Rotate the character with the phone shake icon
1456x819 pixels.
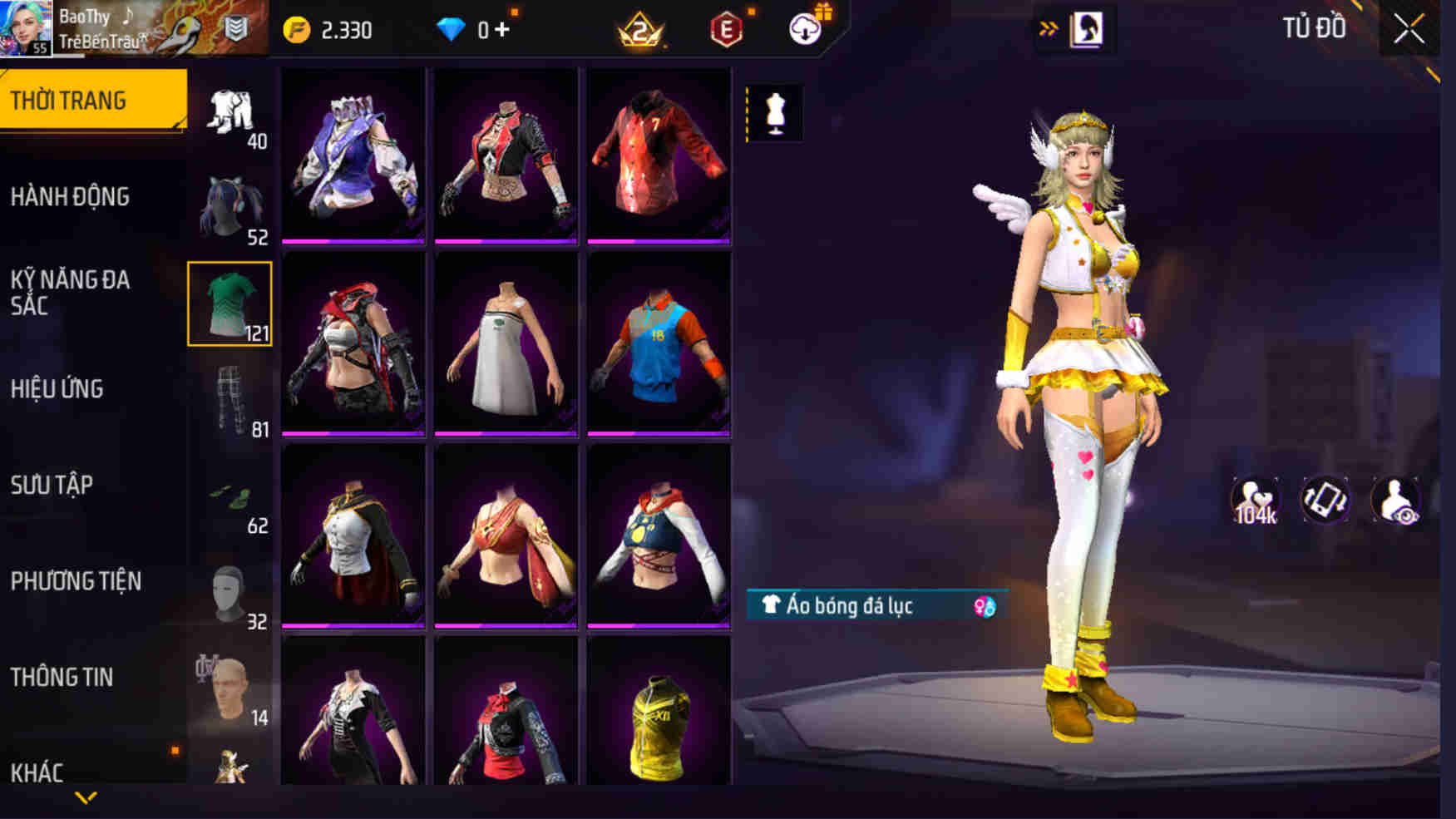pyautogui.click(x=1323, y=497)
